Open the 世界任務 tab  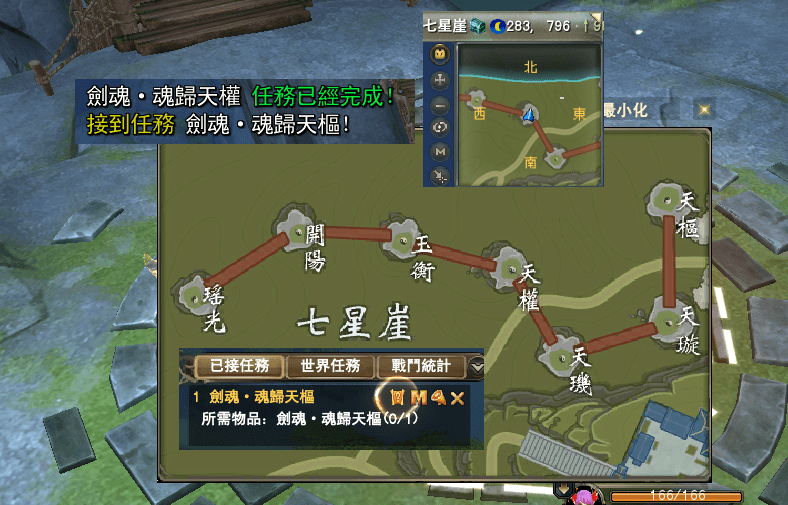(330, 366)
